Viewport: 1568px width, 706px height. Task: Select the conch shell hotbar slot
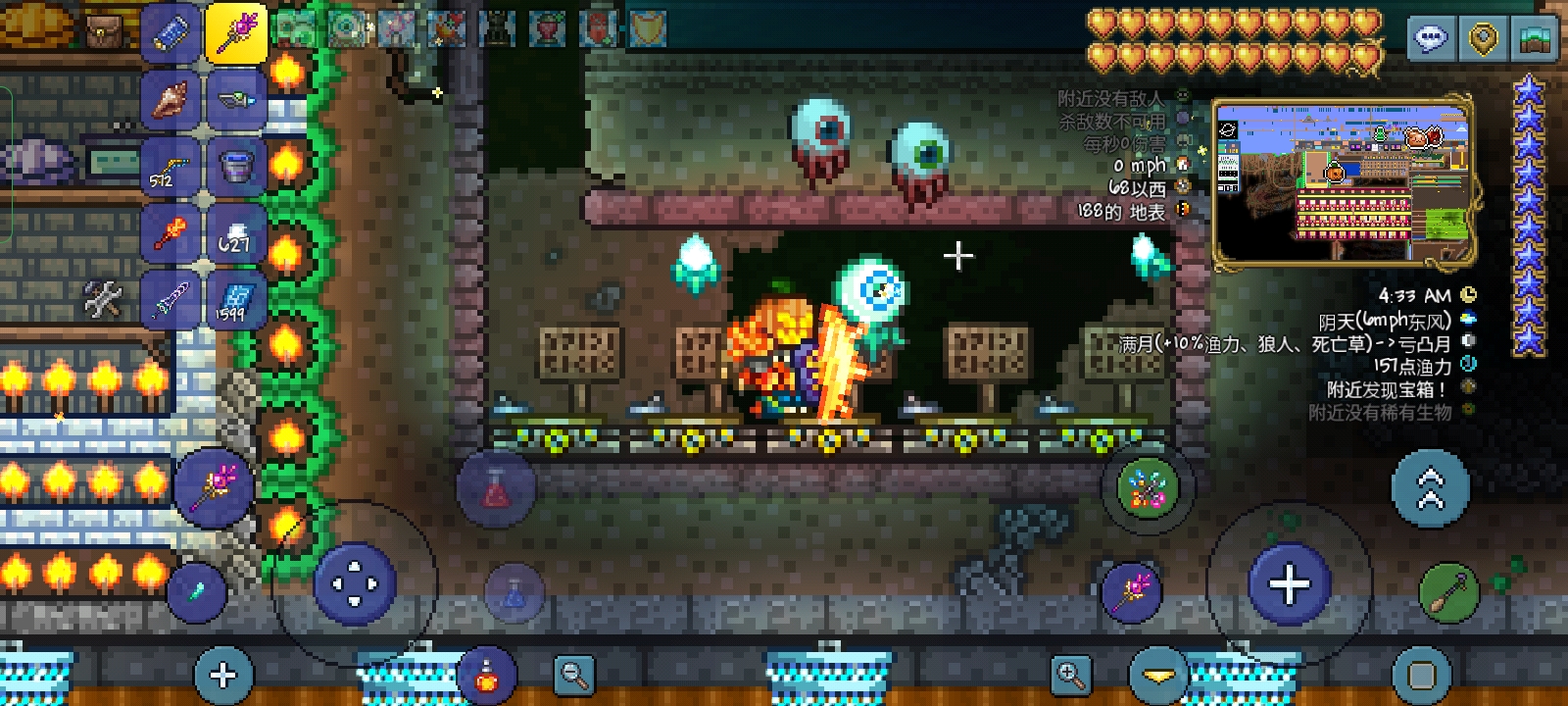pos(171,99)
